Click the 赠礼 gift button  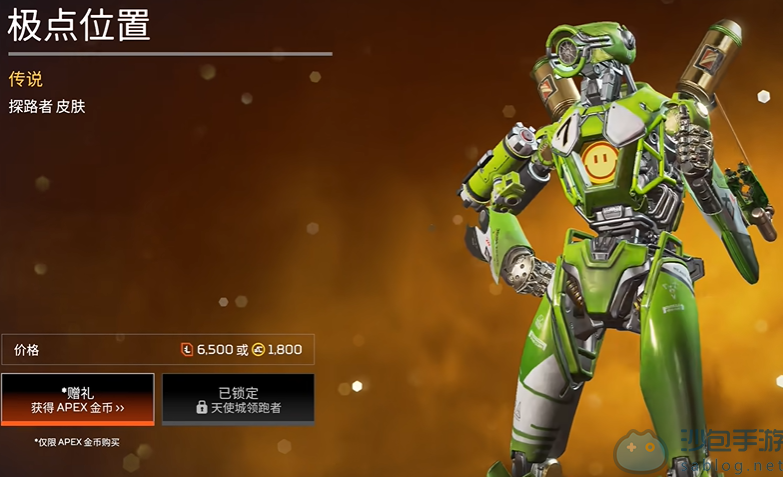point(78,399)
